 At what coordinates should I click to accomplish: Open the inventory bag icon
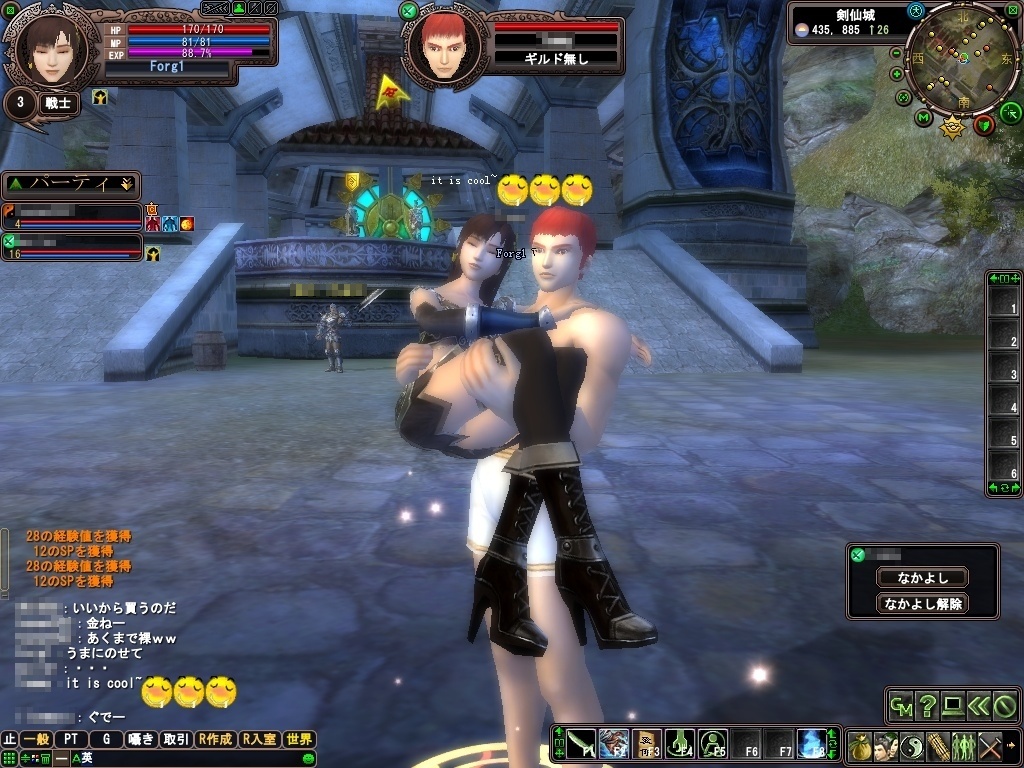pyautogui.click(x=859, y=745)
